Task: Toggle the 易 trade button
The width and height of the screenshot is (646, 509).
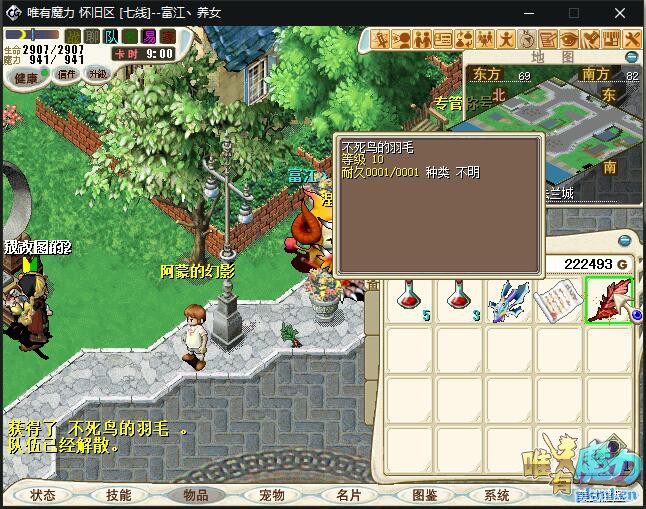Action: [148, 37]
